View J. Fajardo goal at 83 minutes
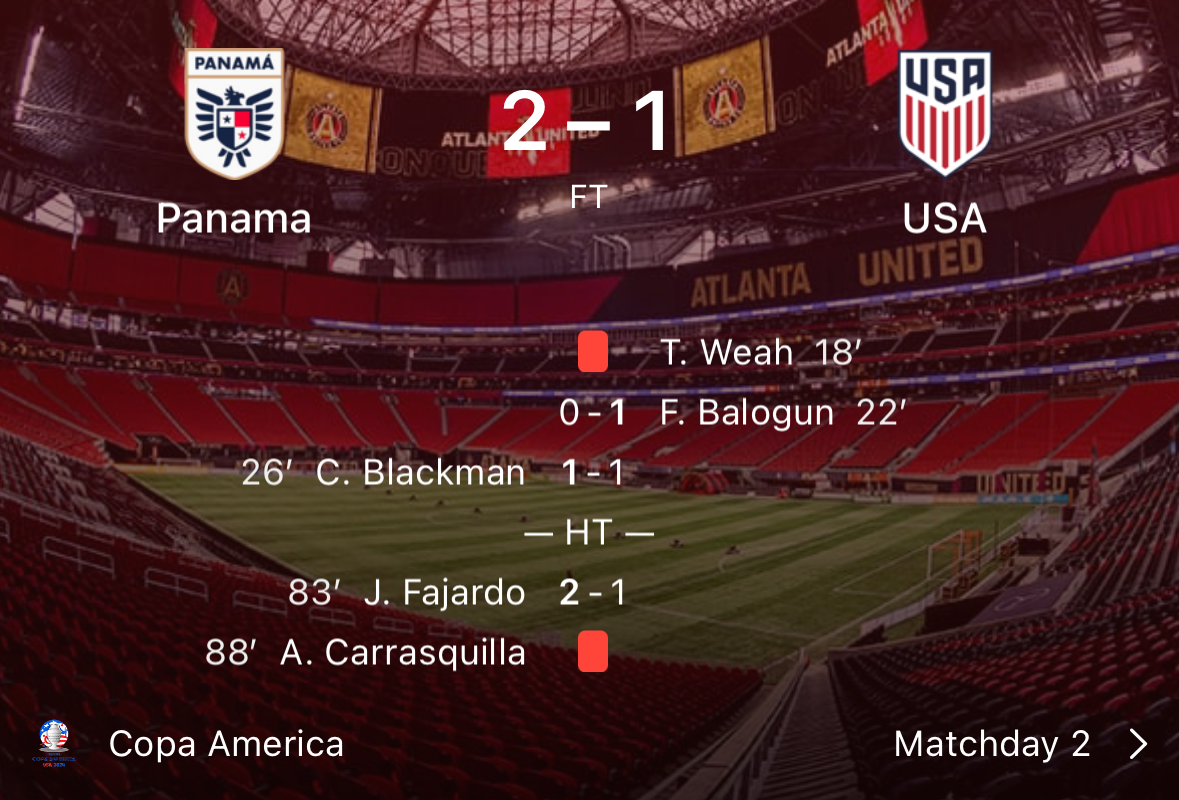The image size is (1179, 800). tap(444, 593)
